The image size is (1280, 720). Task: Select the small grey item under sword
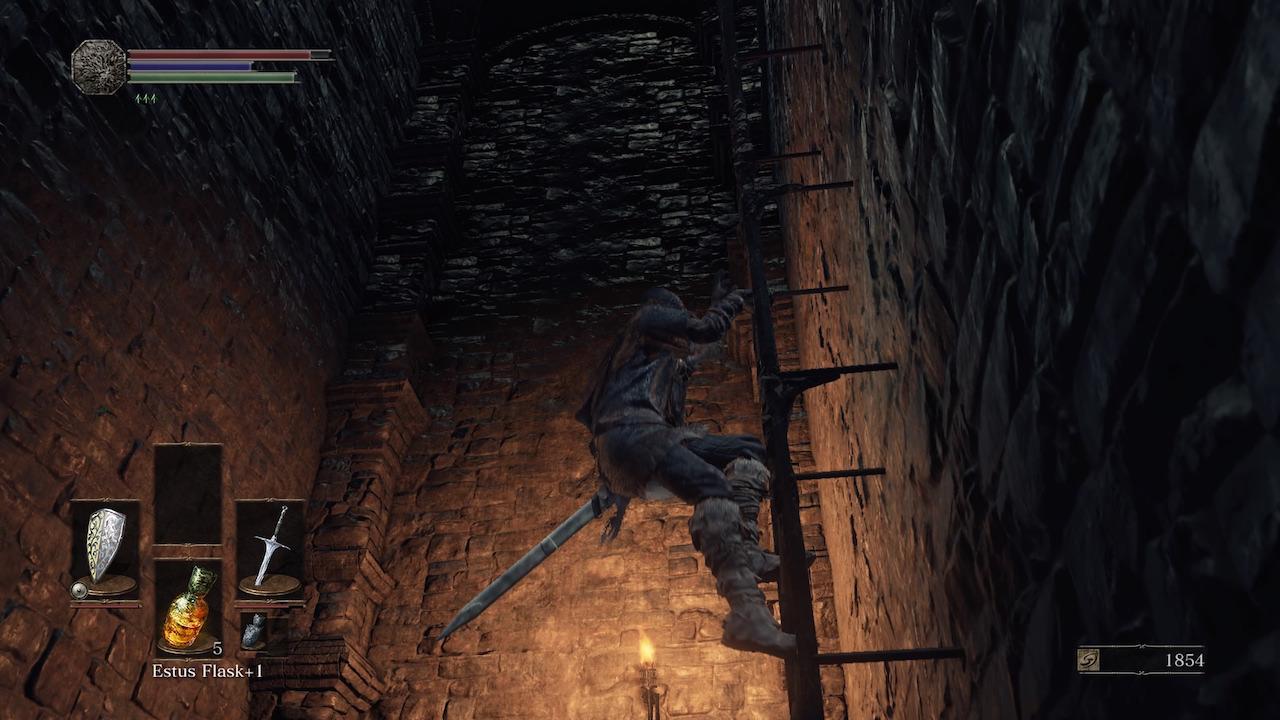tap(254, 631)
